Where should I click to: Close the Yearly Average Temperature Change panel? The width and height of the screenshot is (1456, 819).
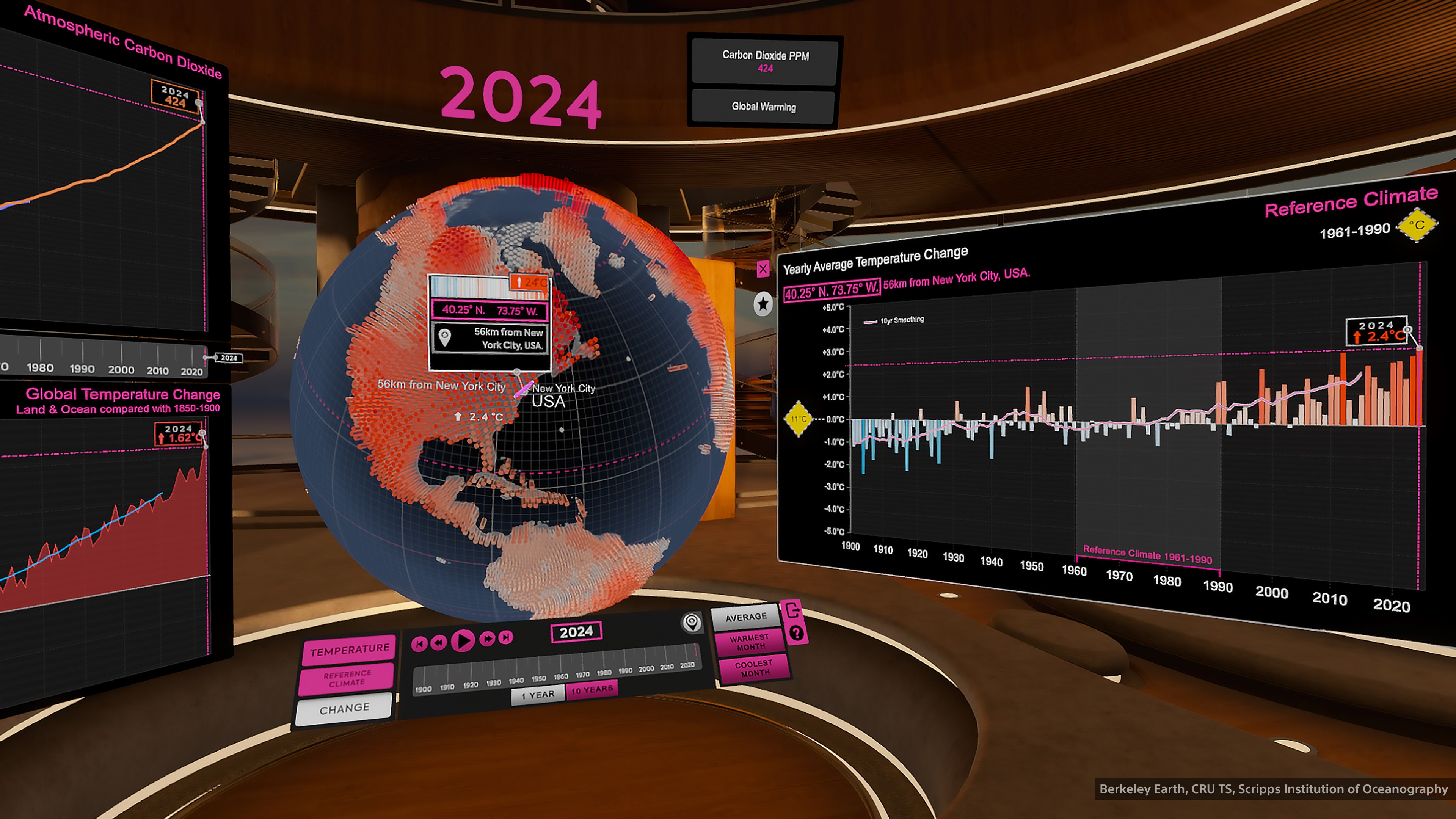tap(763, 269)
